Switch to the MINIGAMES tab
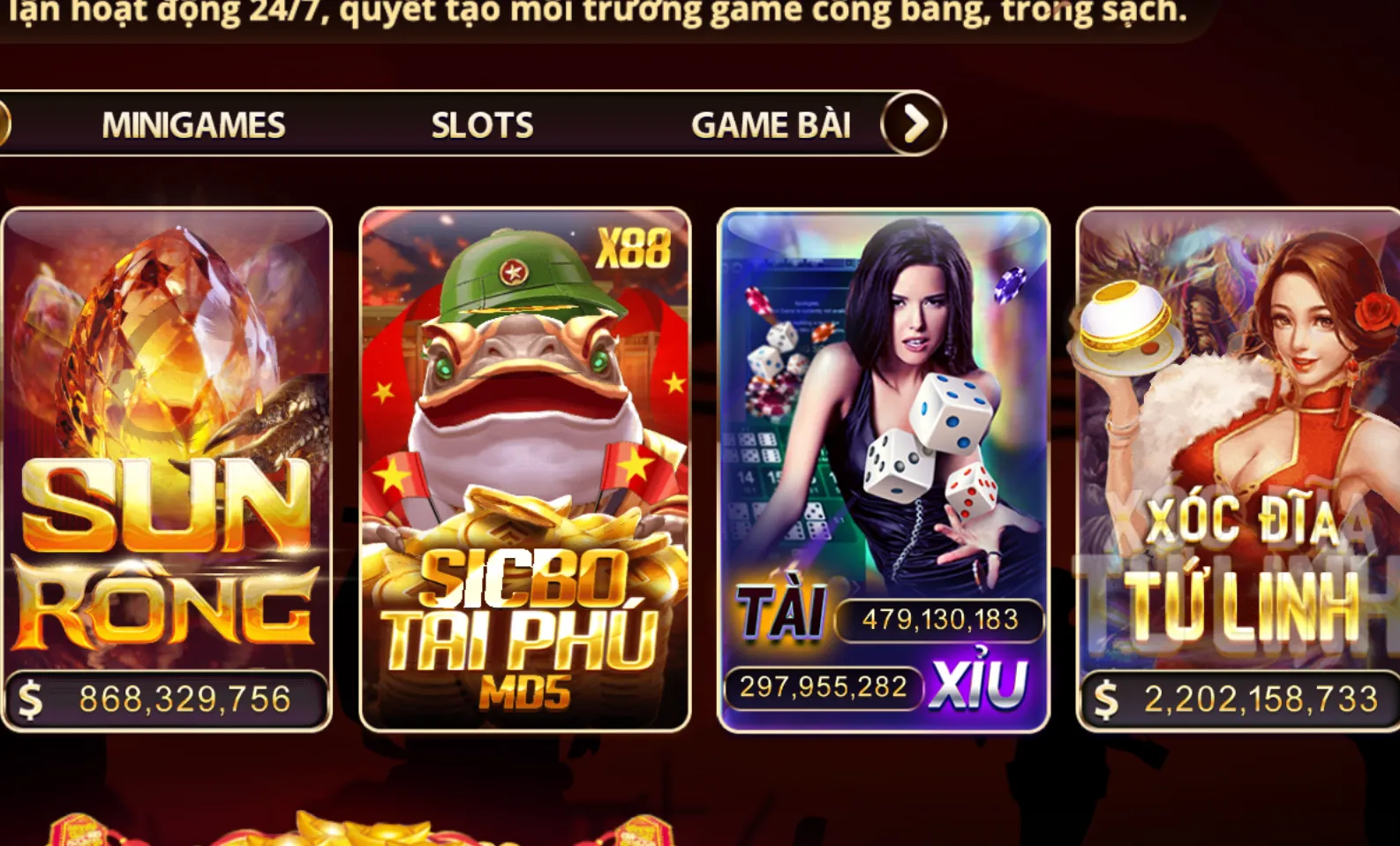This screenshot has width=1400, height=846. pos(192,123)
